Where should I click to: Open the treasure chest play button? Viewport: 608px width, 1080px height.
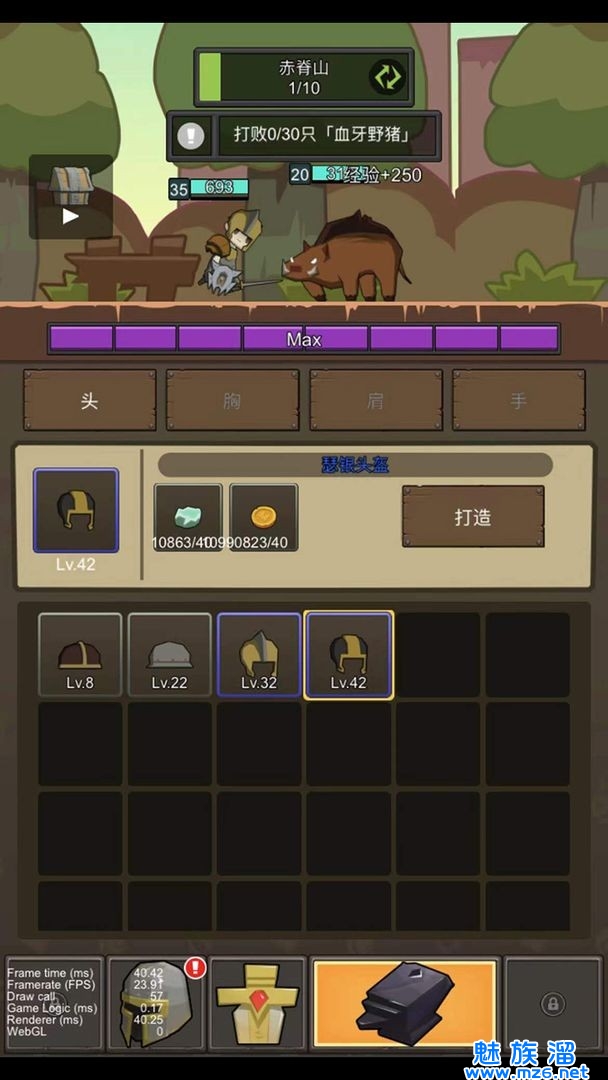pos(70,197)
